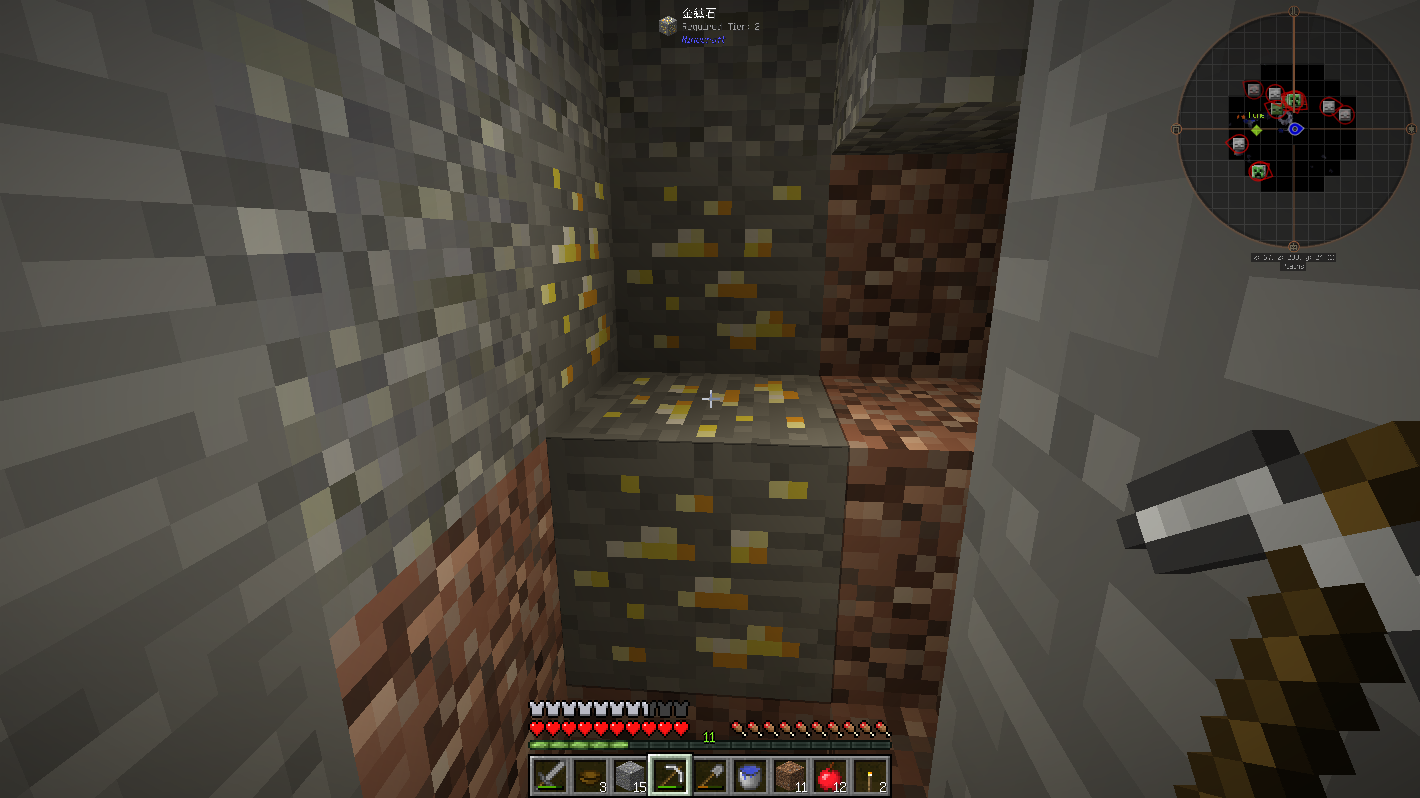Choose the dirt block stack
The height and width of the screenshot is (798, 1420).
click(x=789, y=775)
